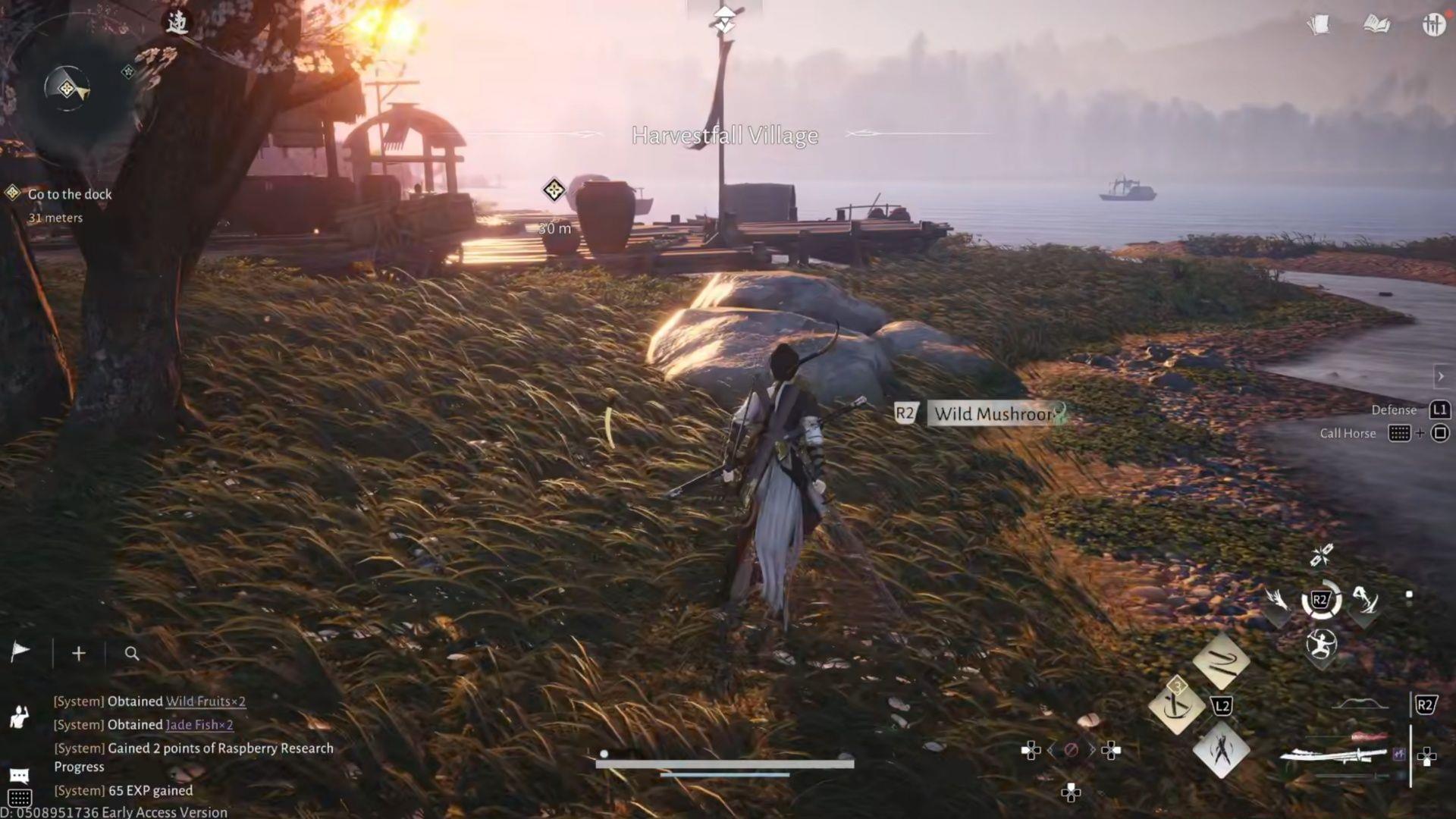Open the circular minimap
The image size is (1456, 819).
point(67,89)
